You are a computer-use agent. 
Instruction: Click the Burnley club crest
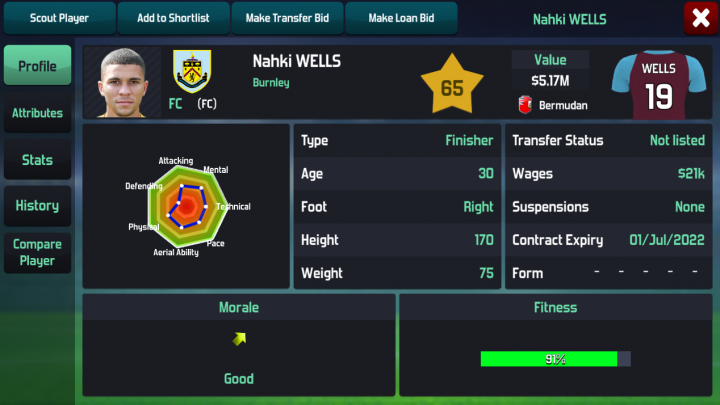191,71
